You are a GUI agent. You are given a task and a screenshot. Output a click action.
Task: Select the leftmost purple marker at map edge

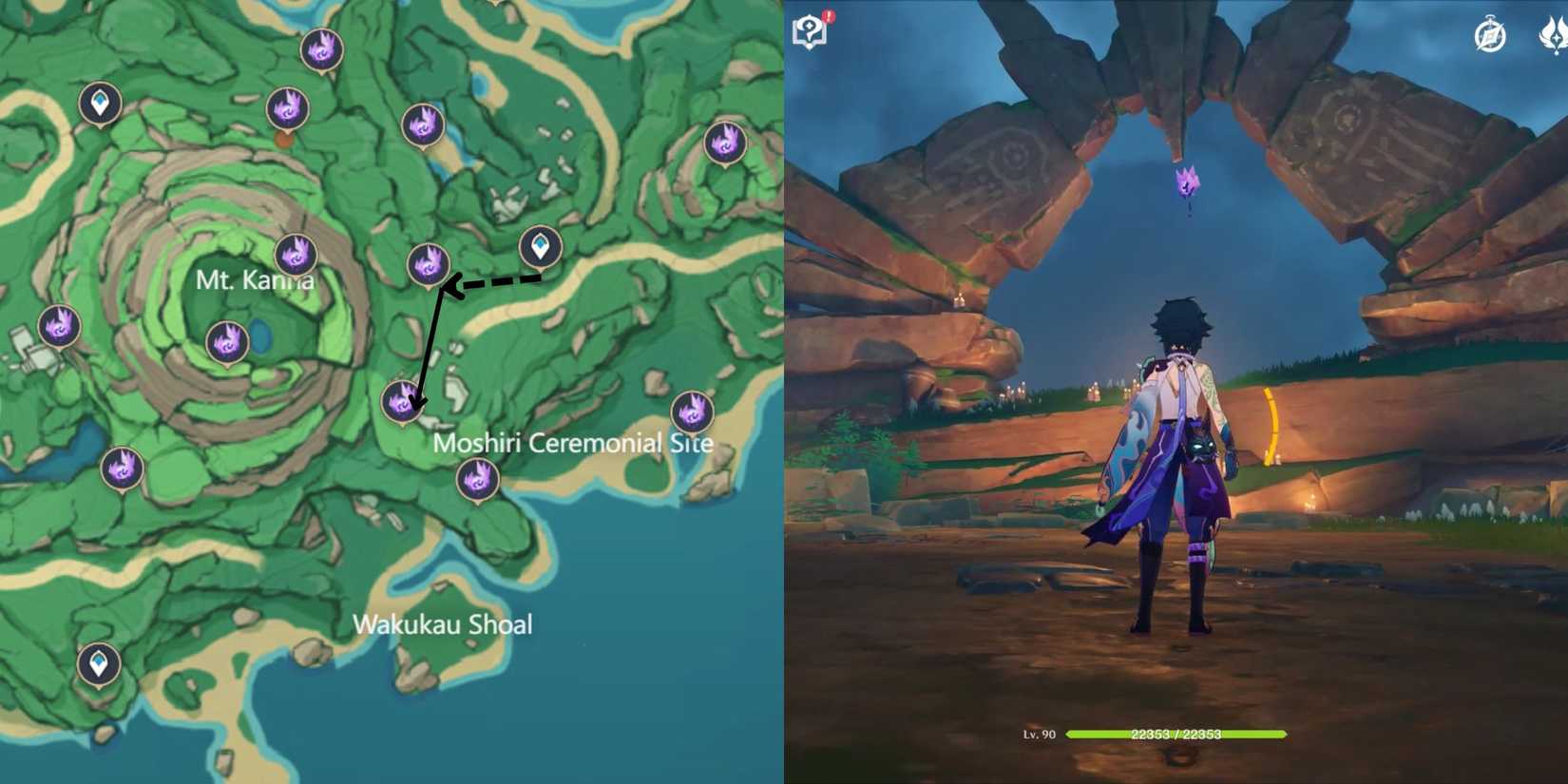click(x=57, y=328)
